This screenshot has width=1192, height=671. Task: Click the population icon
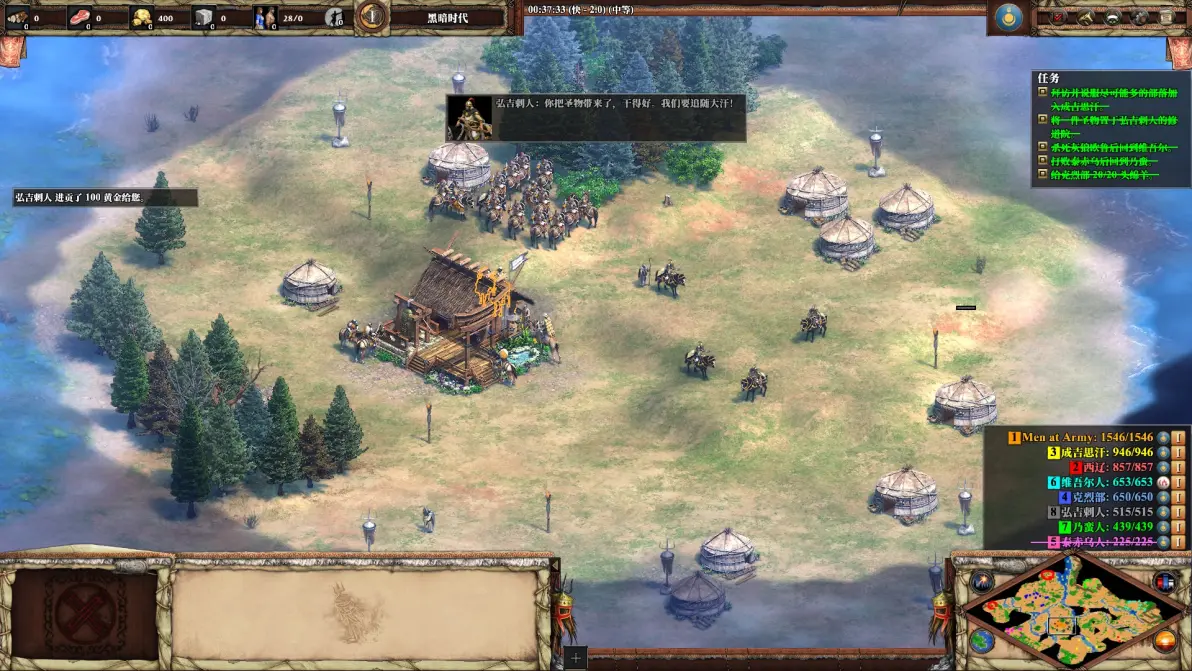[264, 16]
